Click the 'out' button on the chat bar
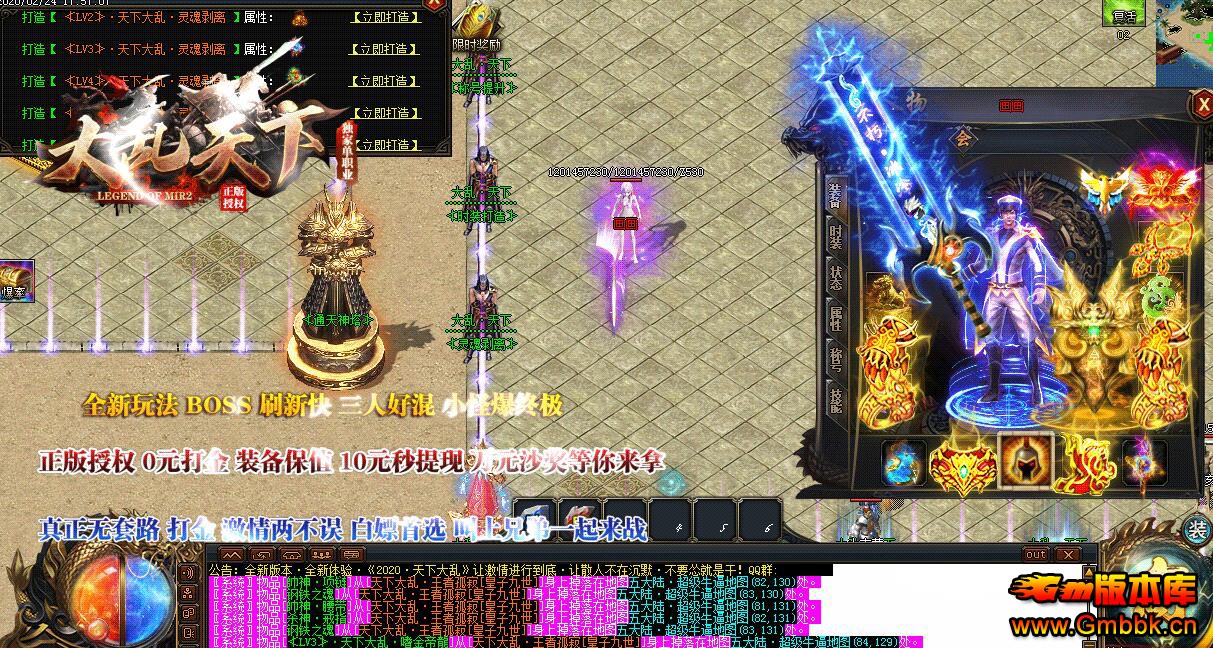The image size is (1213, 648). tap(1036, 555)
